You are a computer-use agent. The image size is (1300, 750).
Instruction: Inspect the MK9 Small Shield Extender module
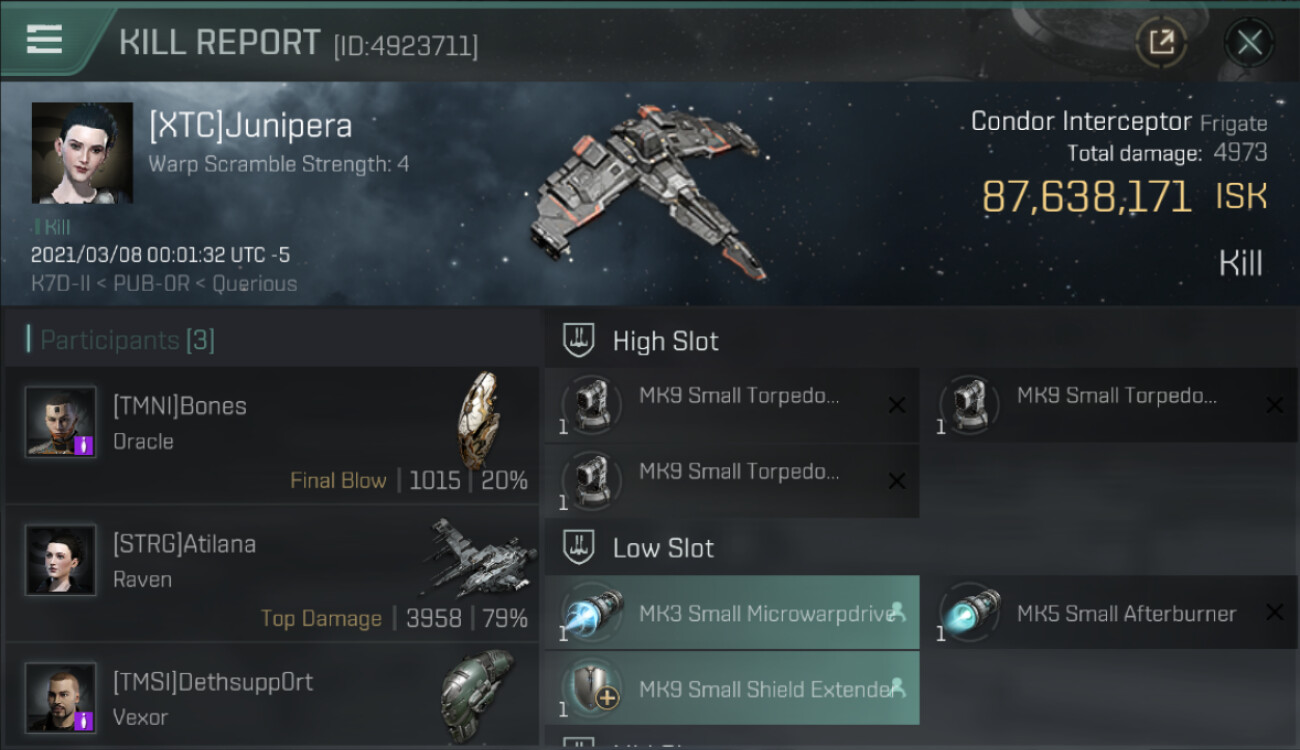click(732, 689)
